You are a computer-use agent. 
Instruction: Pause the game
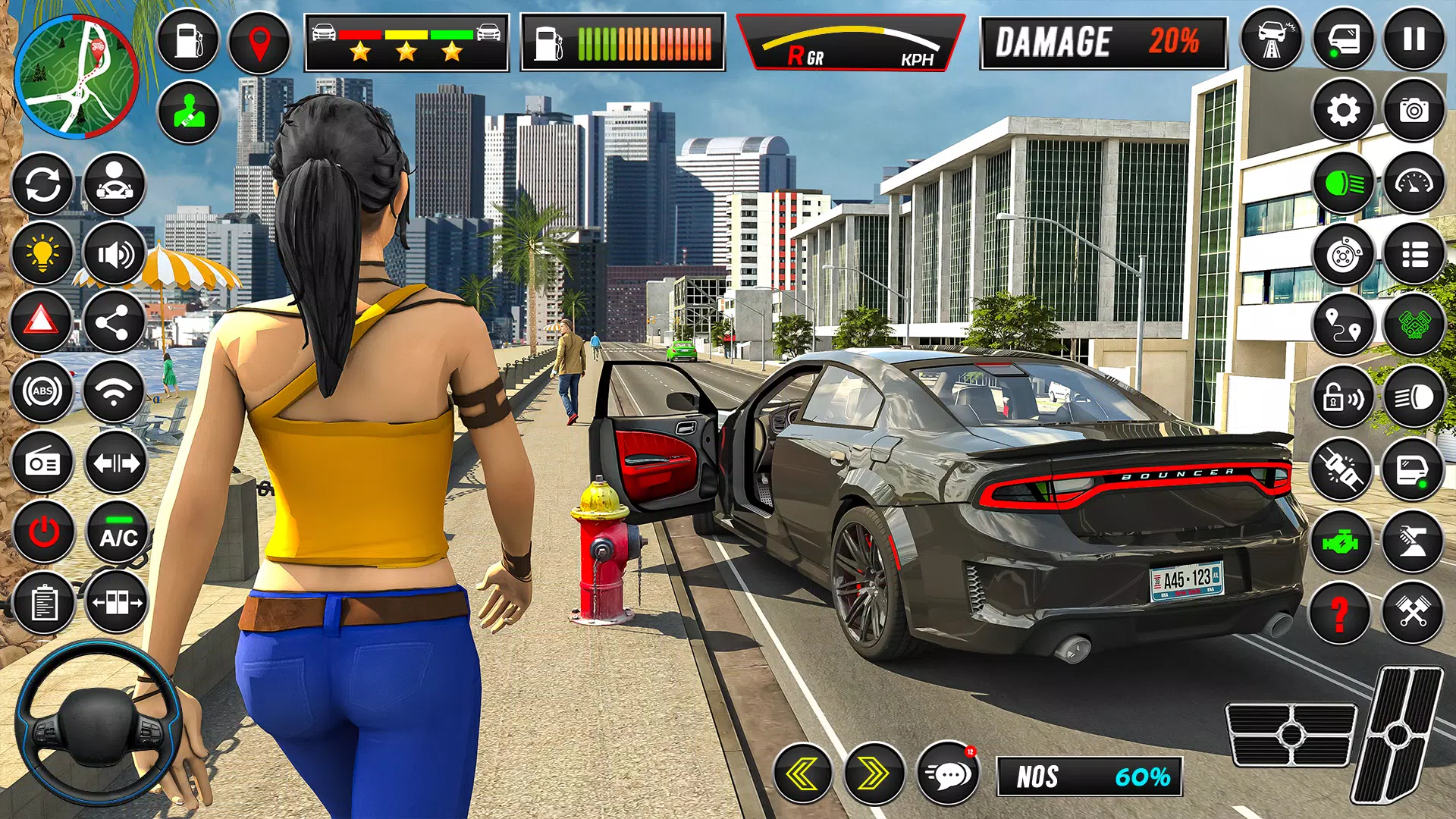[1414, 39]
